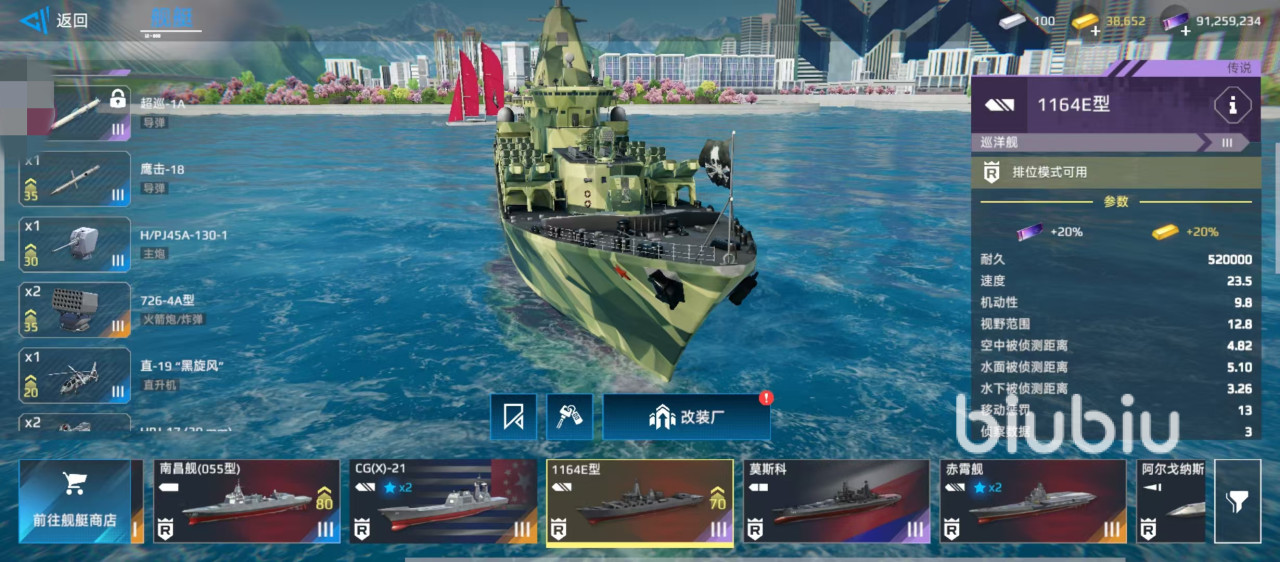Open the flag customization button

(x=513, y=417)
